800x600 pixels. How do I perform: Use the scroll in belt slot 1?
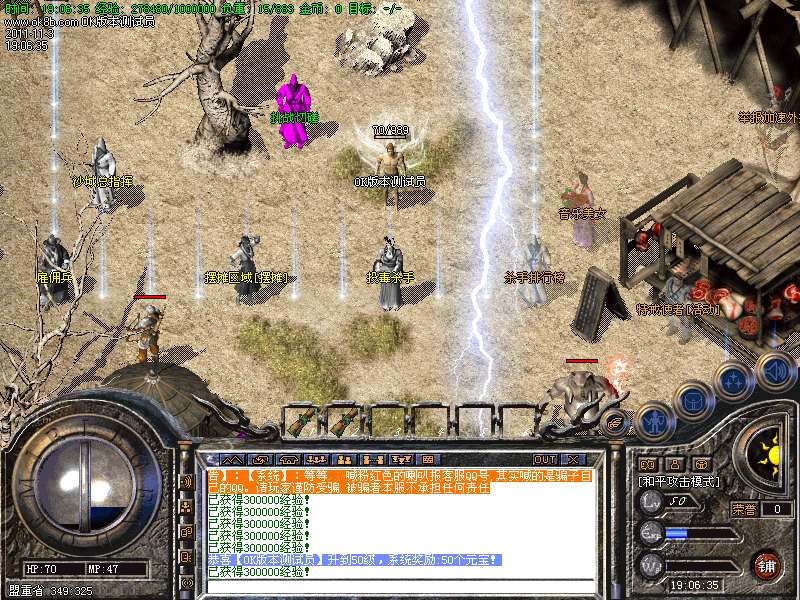(301, 421)
